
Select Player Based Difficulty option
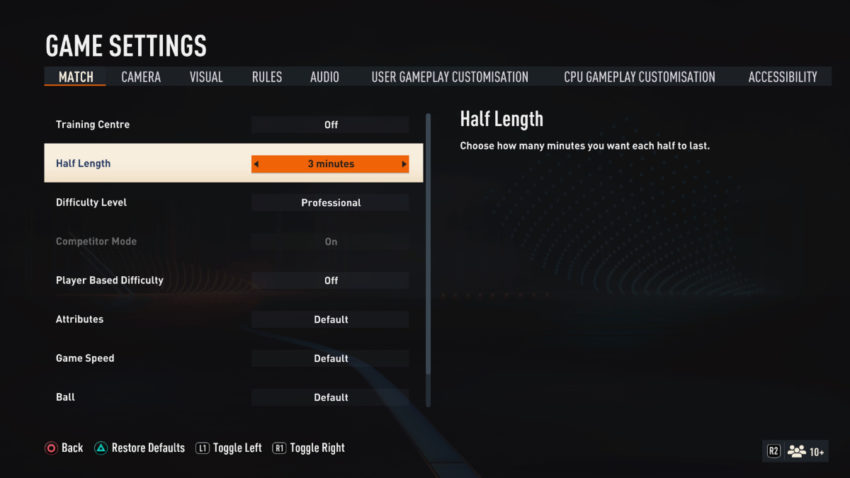click(232, 281)
